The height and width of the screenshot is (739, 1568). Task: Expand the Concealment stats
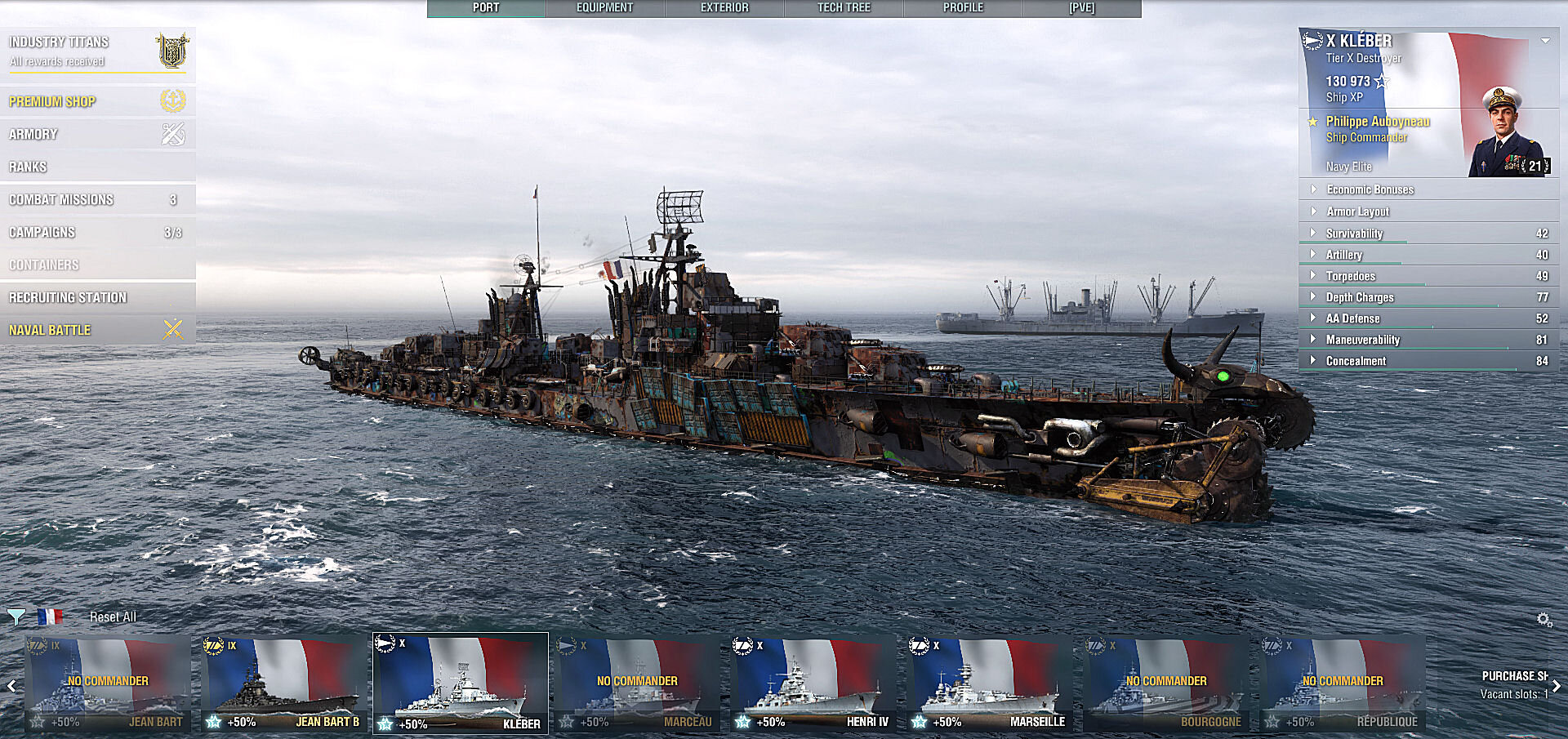click(x=1356, y=361)
